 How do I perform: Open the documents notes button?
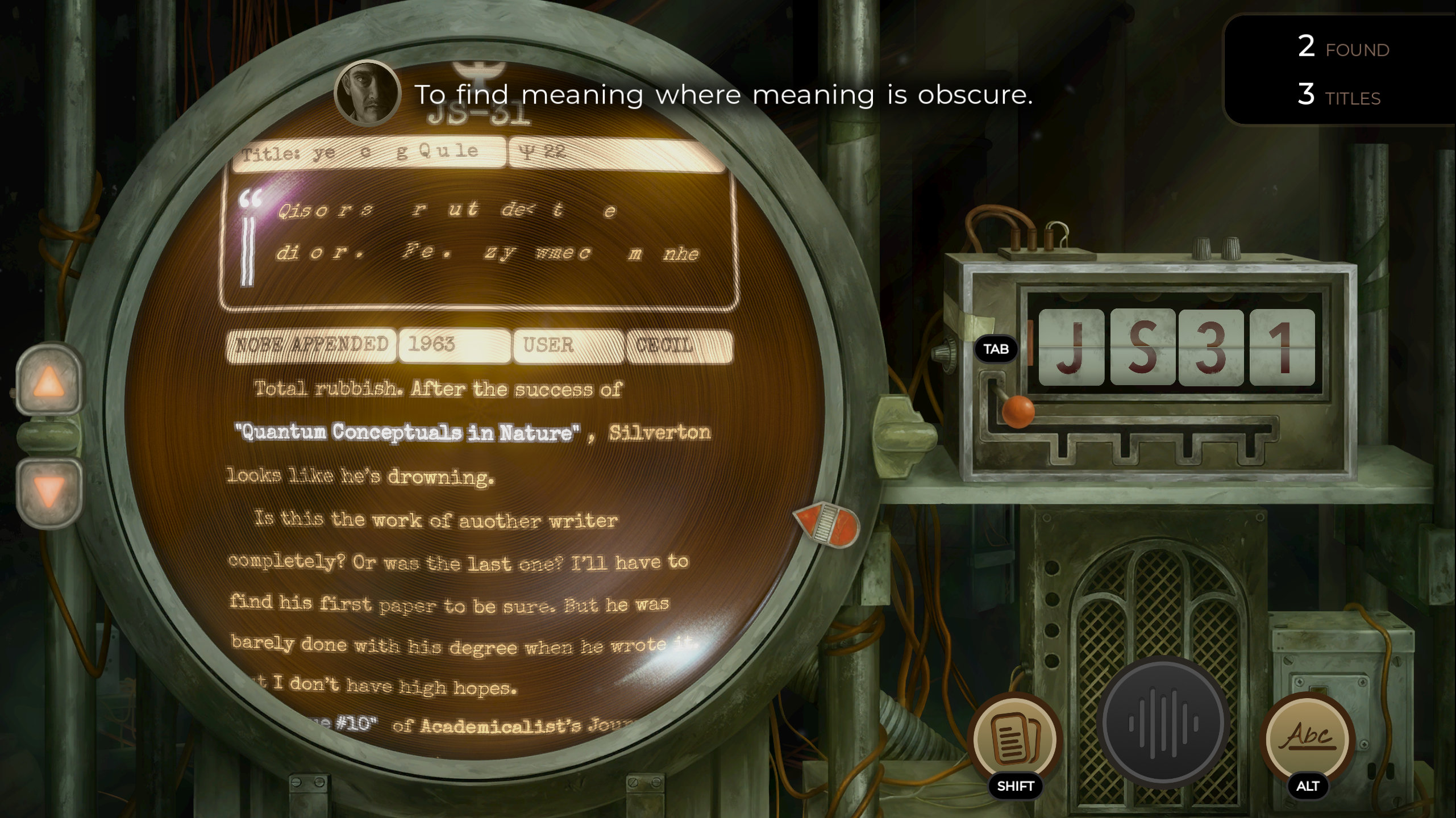click(1015, 740)
